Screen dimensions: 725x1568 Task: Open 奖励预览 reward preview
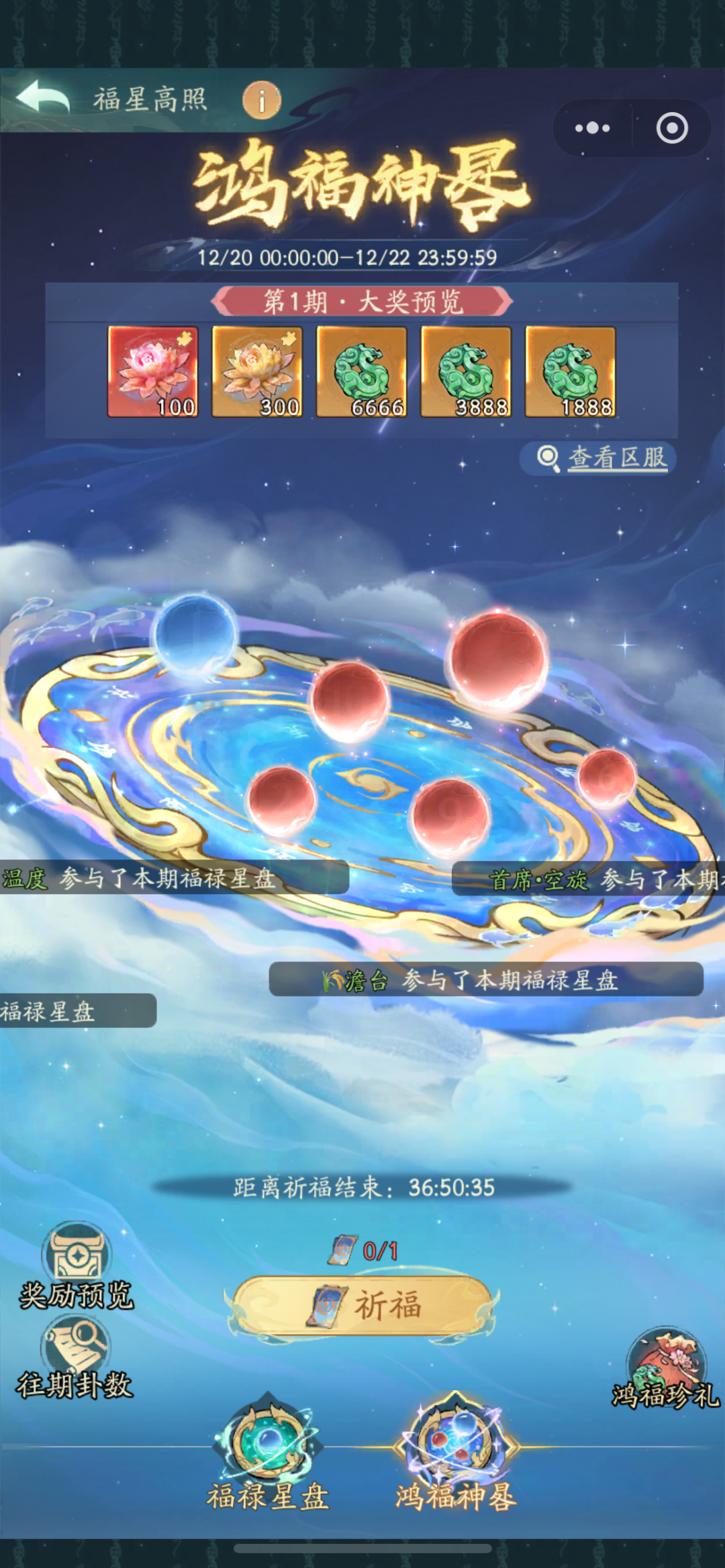coord(76,1265)
